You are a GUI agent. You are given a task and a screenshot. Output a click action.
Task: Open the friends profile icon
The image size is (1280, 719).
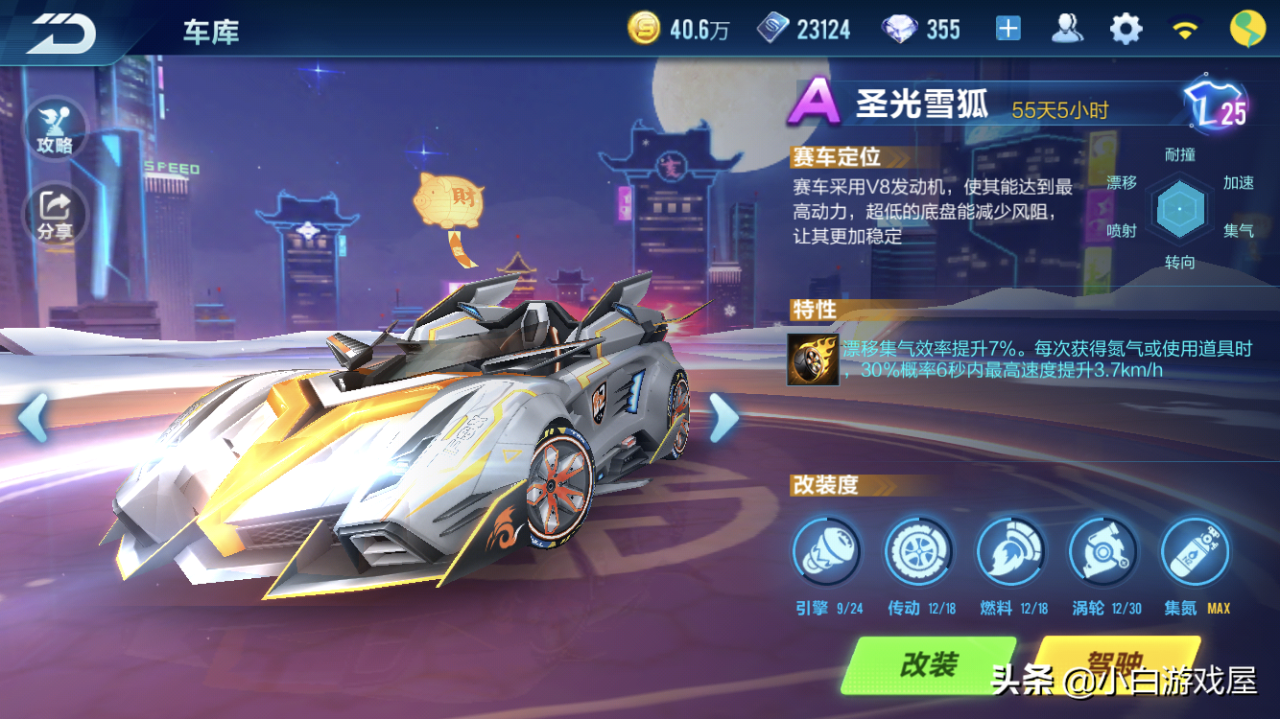coord(1067,29)
